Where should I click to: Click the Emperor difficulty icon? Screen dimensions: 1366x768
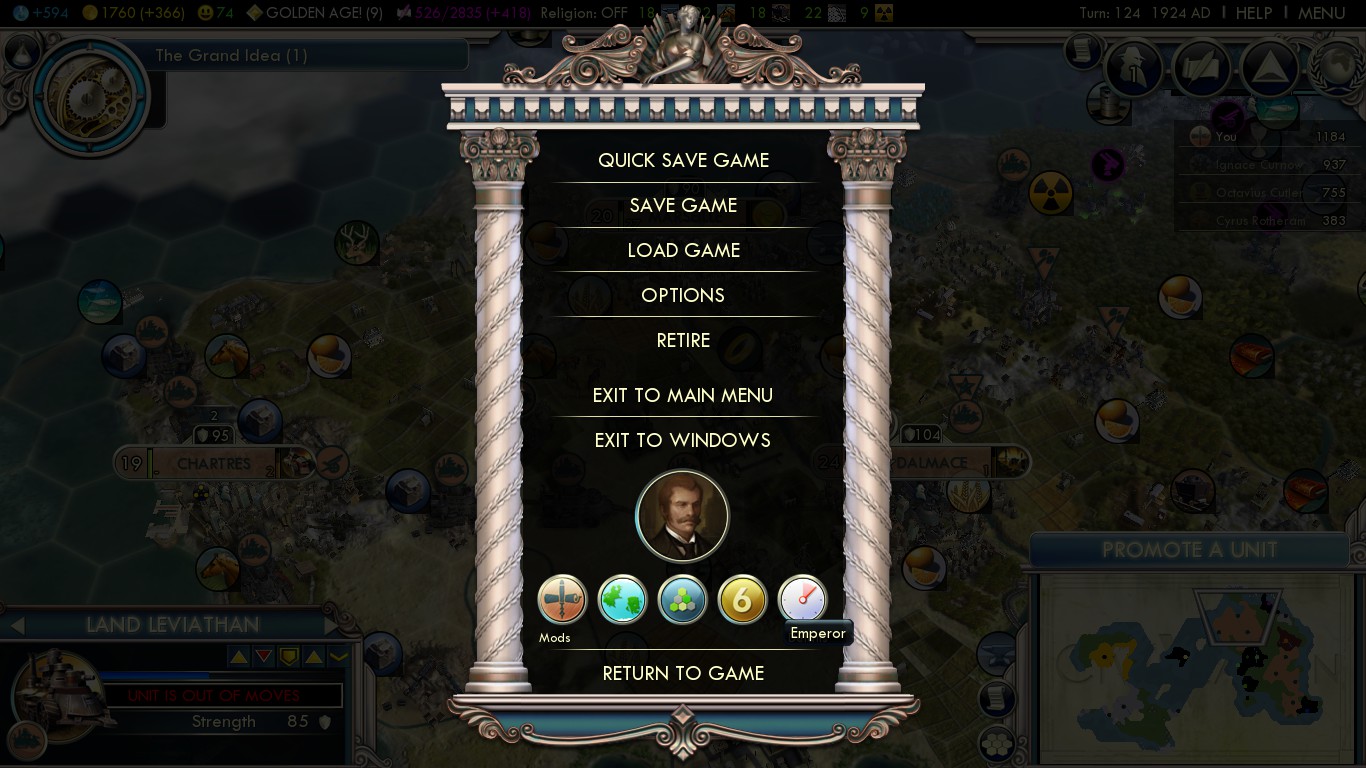[802, 599]
